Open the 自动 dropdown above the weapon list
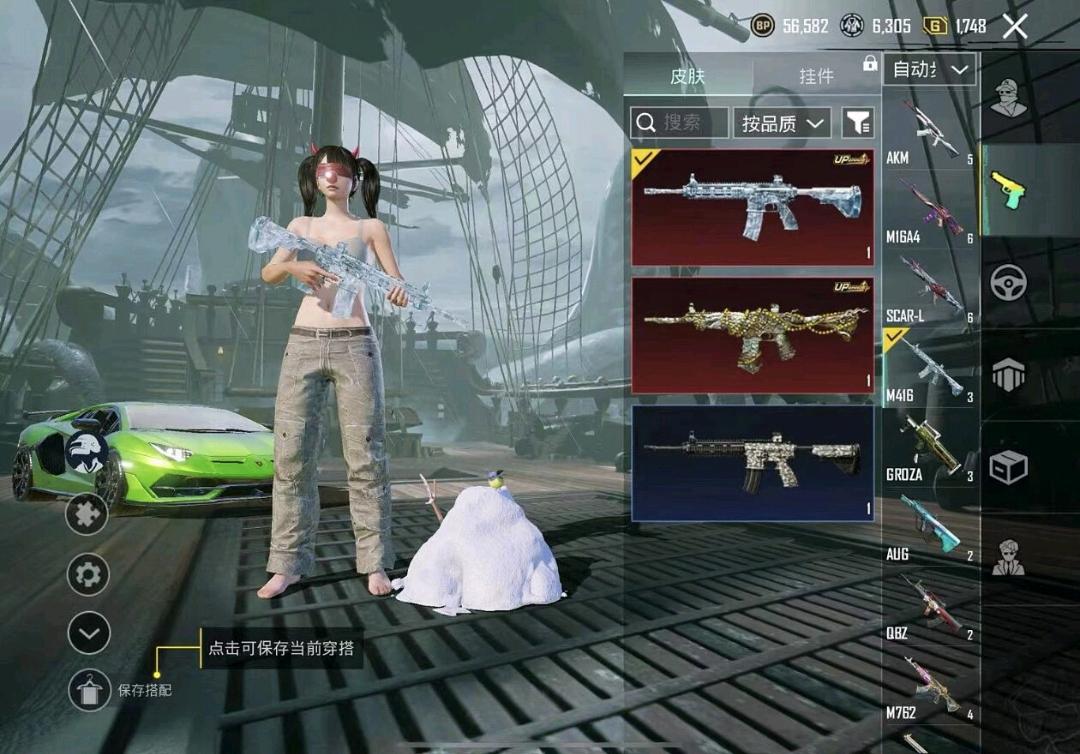 [x=930, y=69]
